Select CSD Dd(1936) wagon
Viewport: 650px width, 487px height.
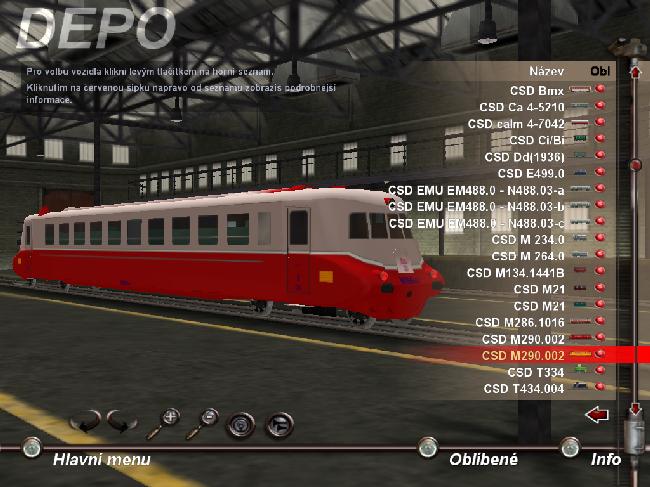pos(524,156)
